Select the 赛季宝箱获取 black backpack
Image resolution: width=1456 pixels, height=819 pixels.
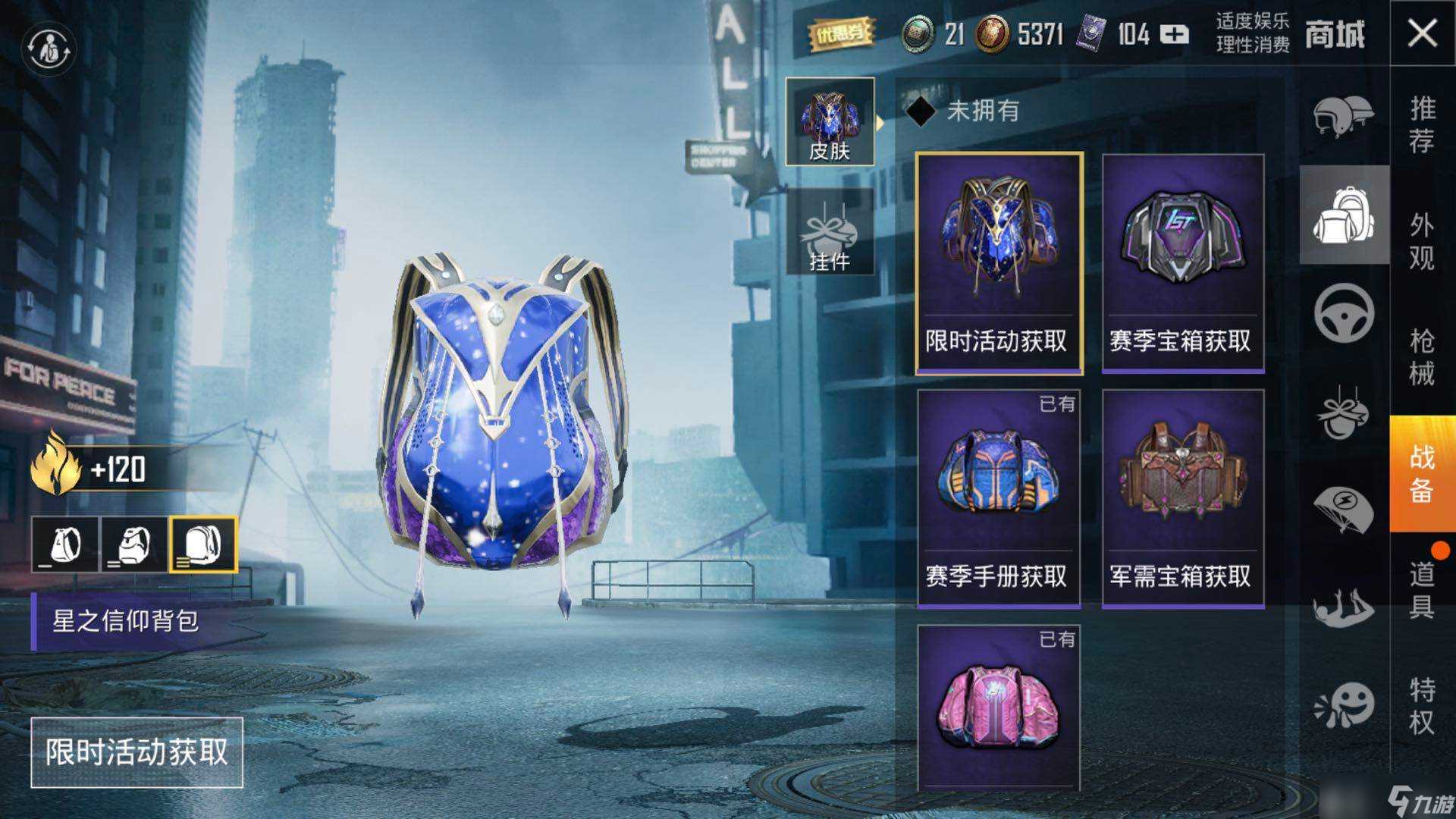pos(1182,263)
